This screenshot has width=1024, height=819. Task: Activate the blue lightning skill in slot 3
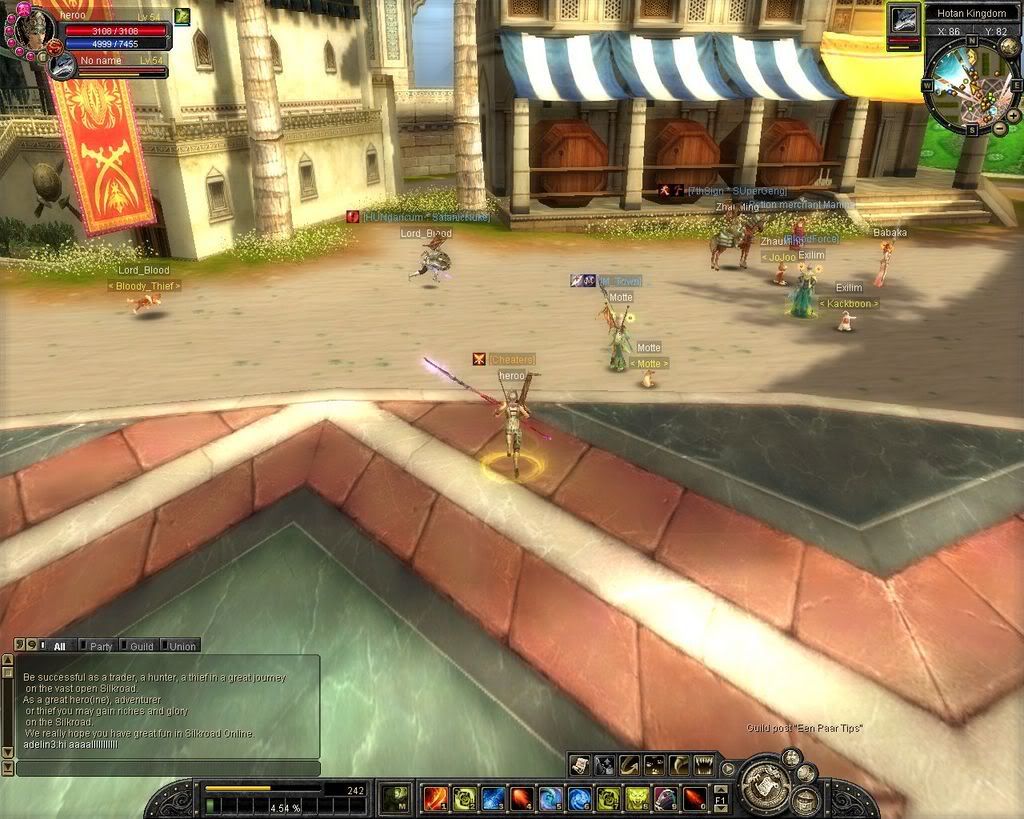coord(493,798)
